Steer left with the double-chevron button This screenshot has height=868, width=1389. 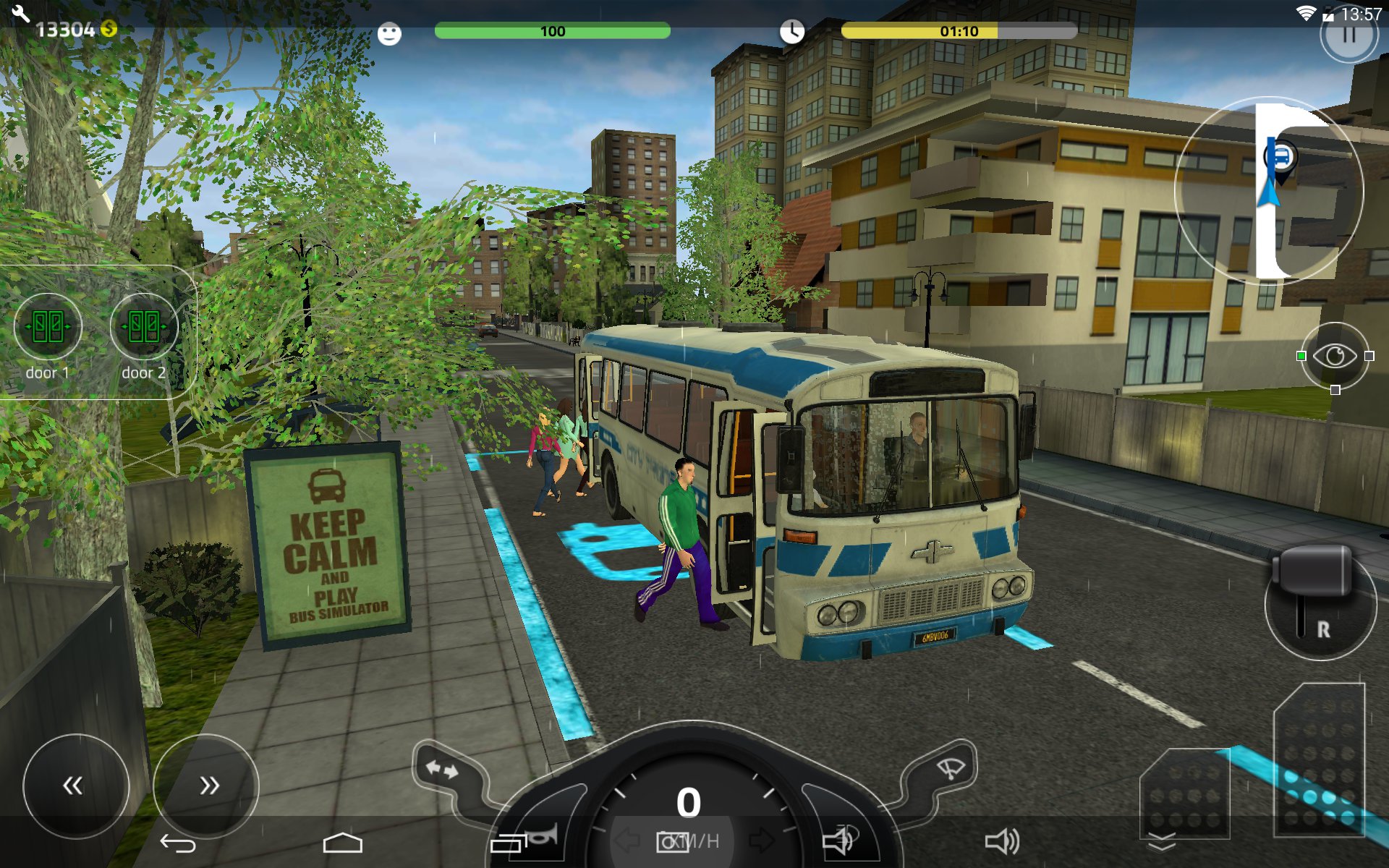tap(75, 786)
